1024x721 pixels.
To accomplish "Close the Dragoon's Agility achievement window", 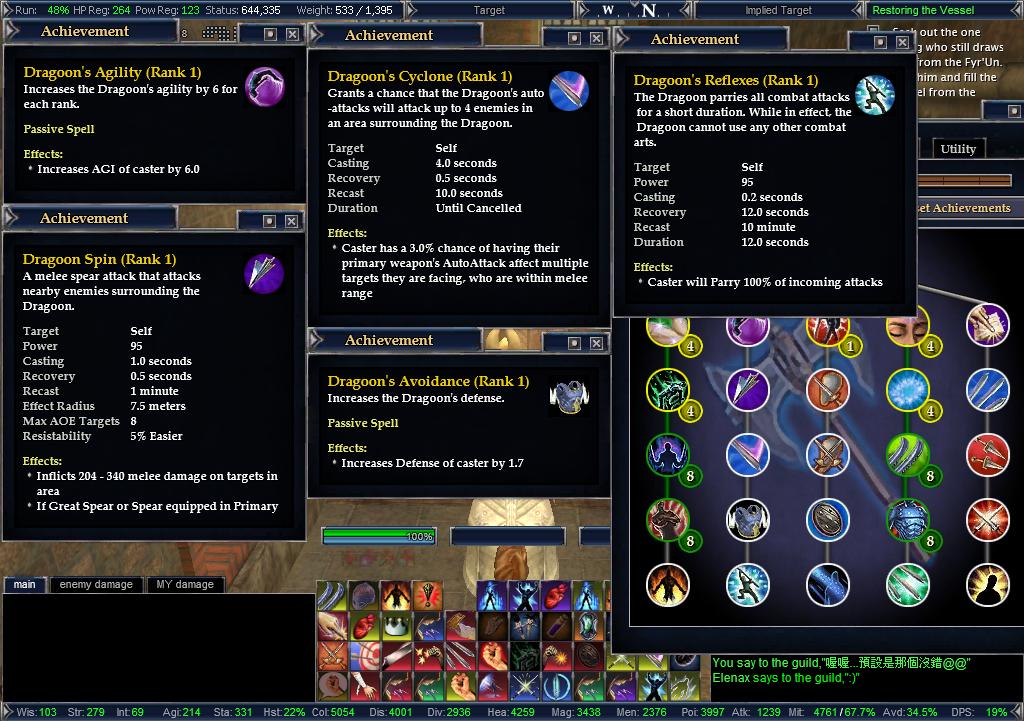I will point(292,34).
